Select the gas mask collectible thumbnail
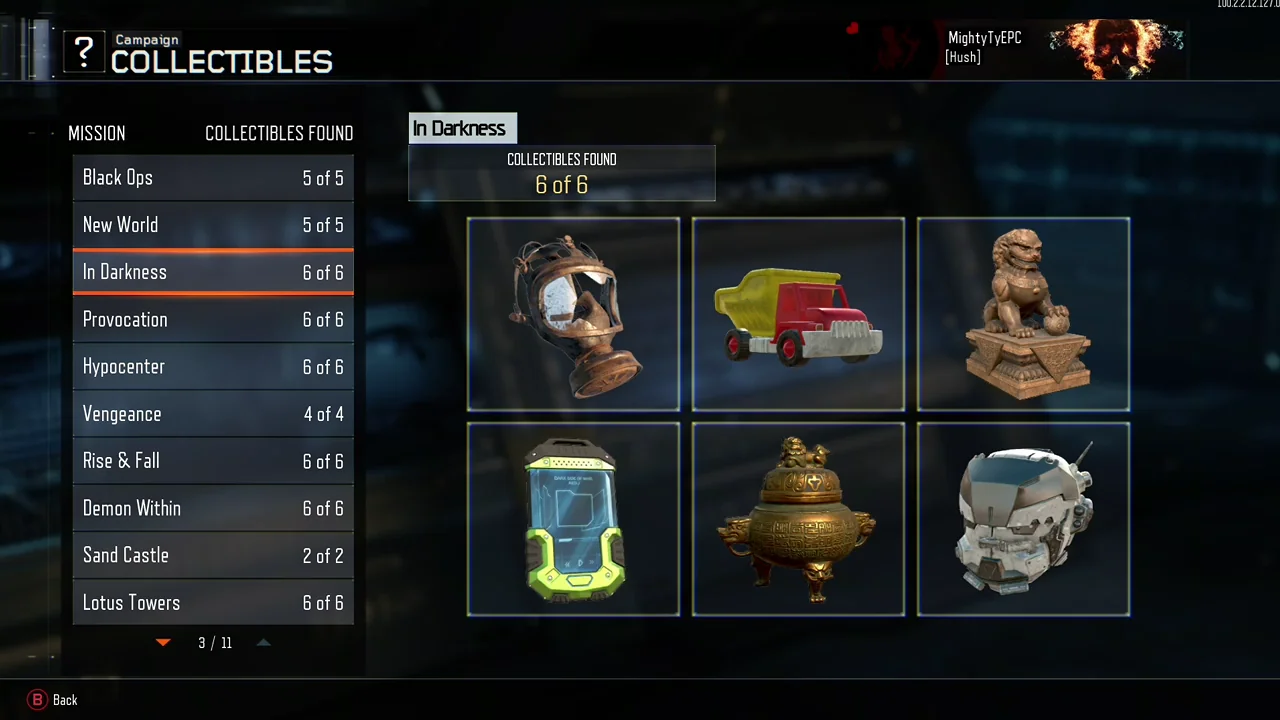The height and width of the screenshot is (720, 1280). click(573, 314)
